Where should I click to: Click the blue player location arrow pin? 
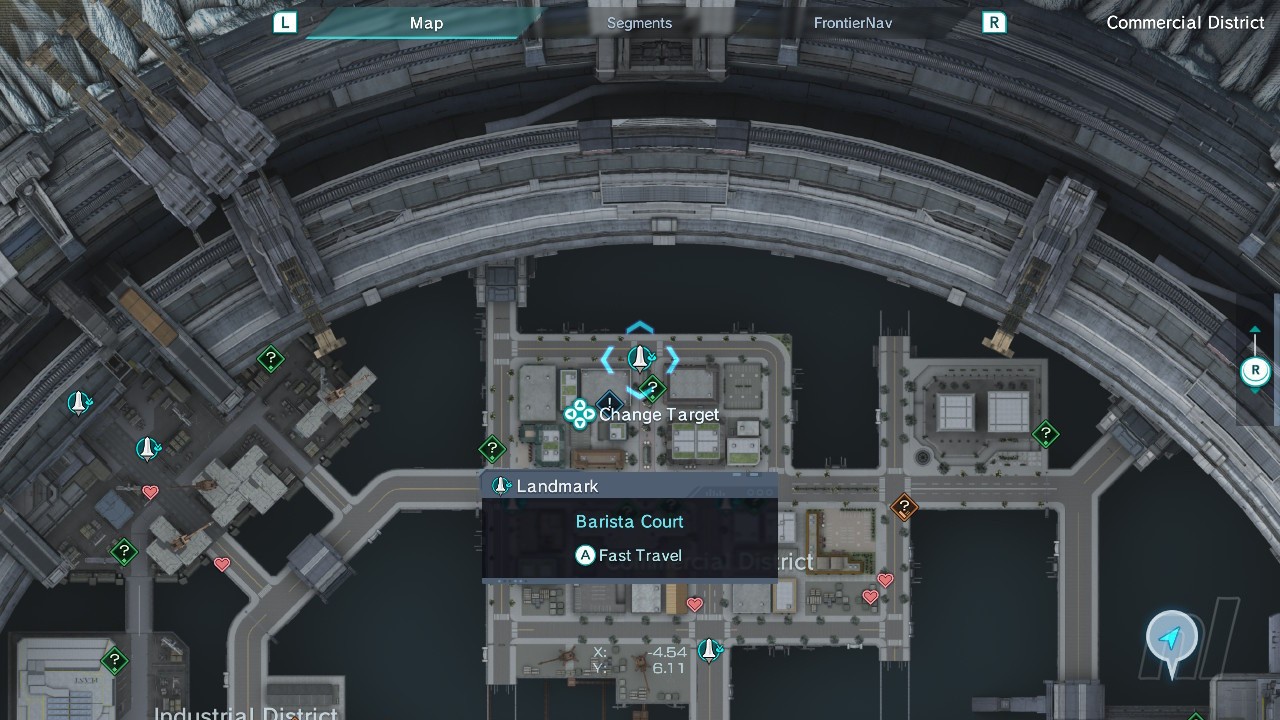(1171, 638)
